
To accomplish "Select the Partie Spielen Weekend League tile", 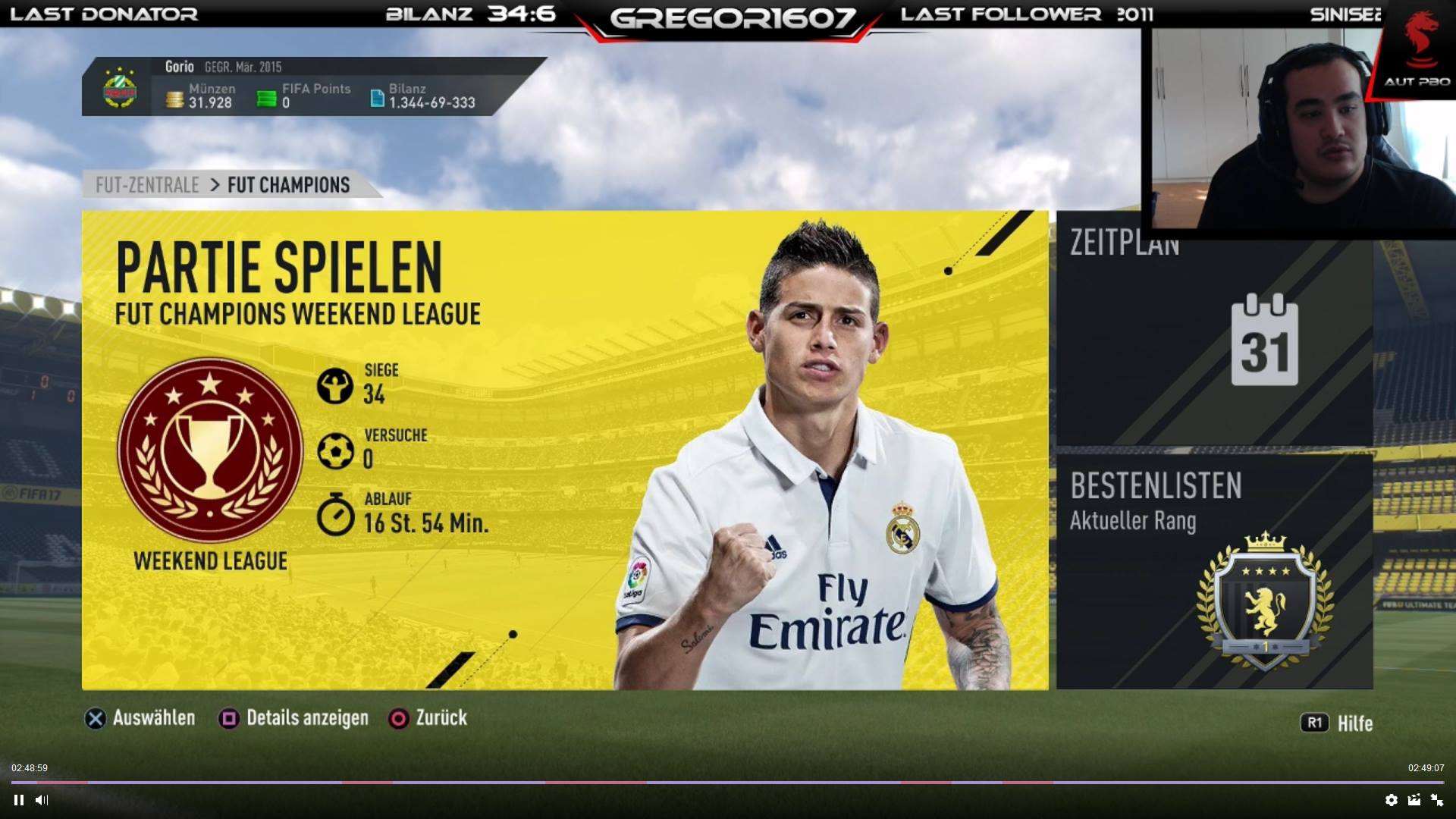I will [x=565, y=450].
